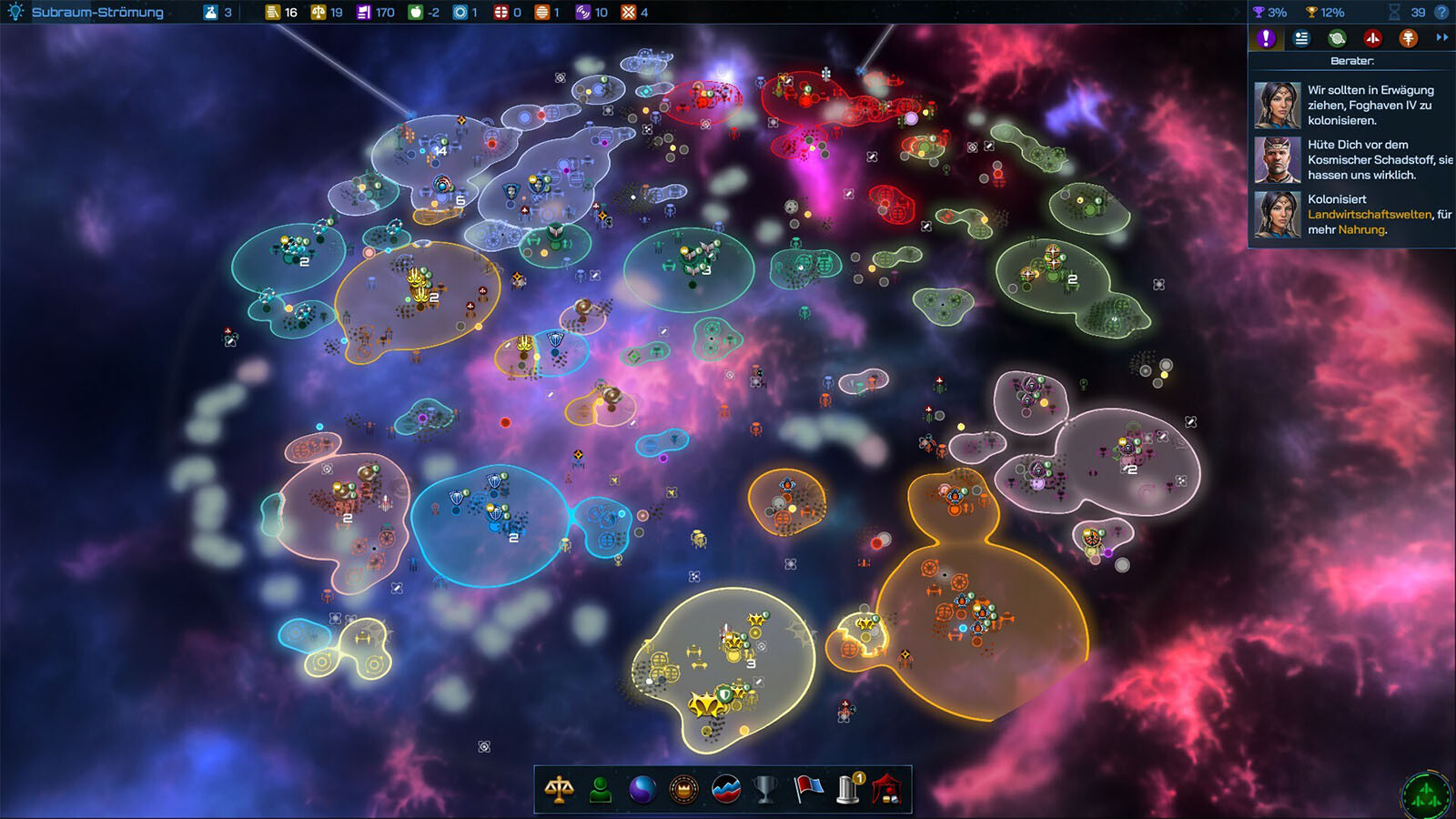Open the golden scales diplomacy icon
The image size is (1456, 819).
pos(559,789)
